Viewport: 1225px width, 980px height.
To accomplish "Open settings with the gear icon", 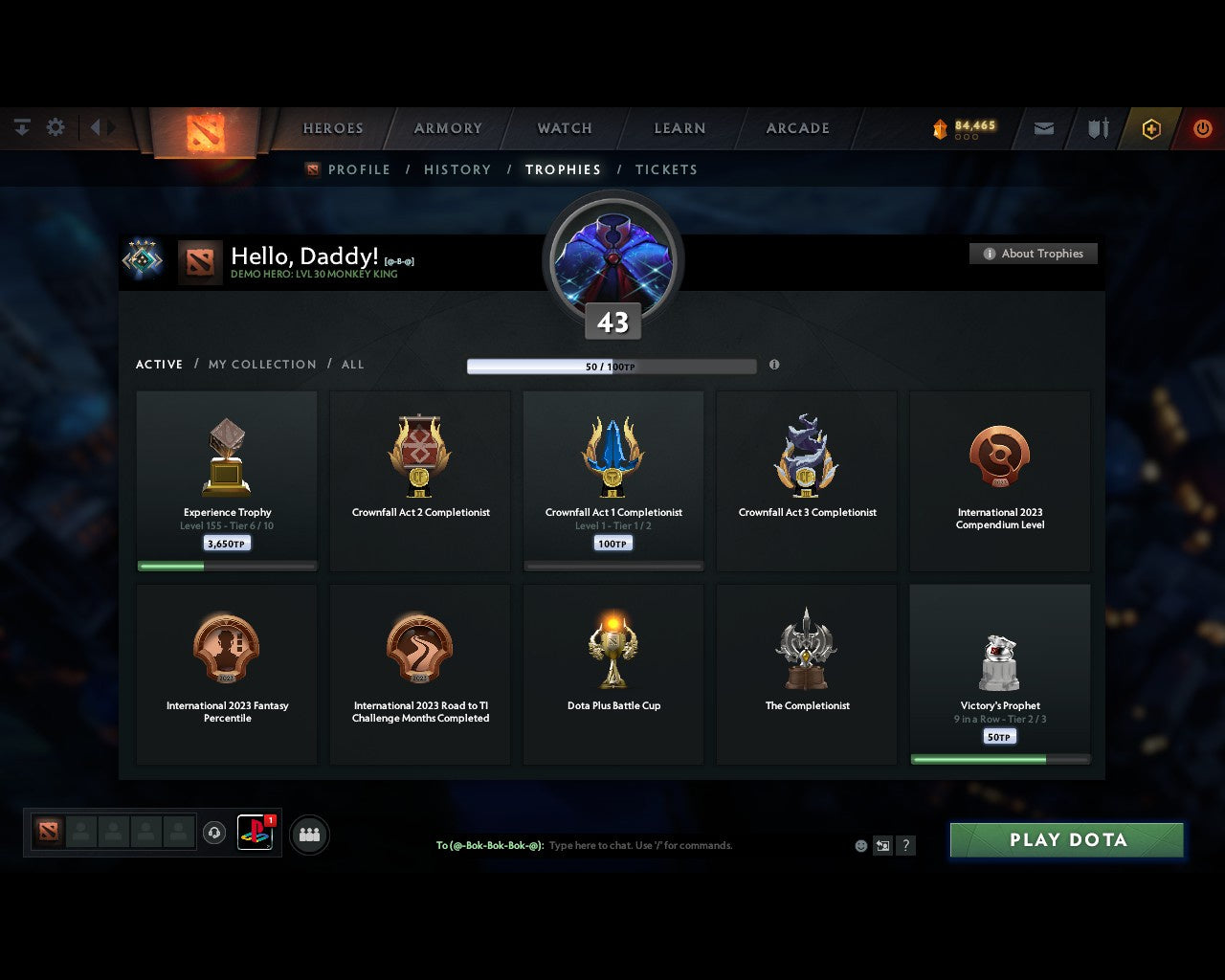I will 56,127.
